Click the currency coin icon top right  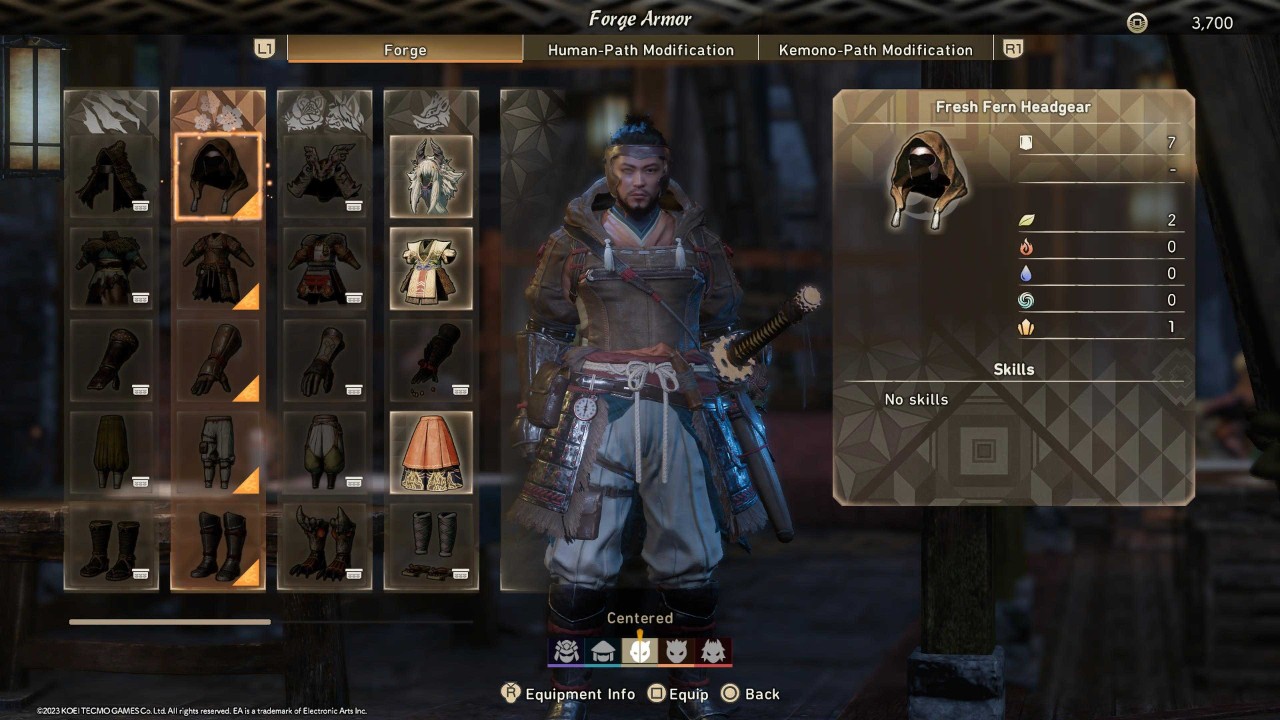point(1136,22)
